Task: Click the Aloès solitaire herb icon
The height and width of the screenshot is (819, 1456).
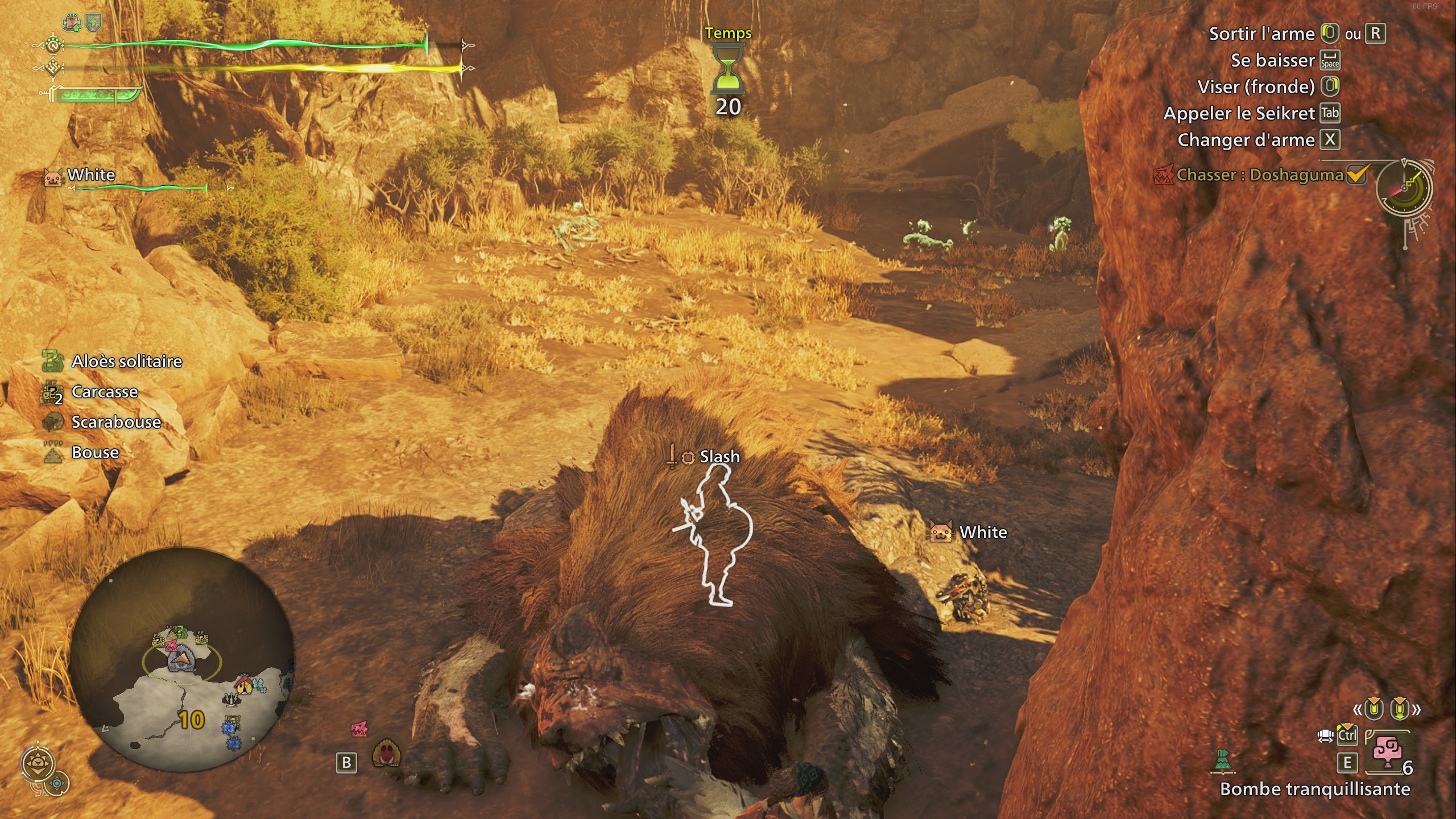Action: 53,361
